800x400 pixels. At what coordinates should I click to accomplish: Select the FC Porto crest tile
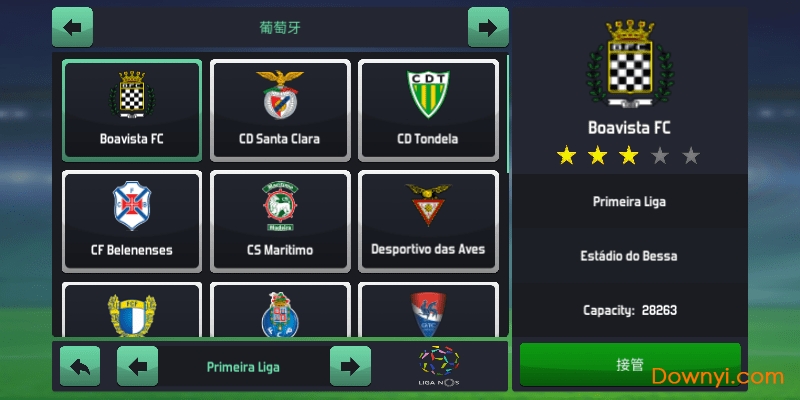coord(280,312)
